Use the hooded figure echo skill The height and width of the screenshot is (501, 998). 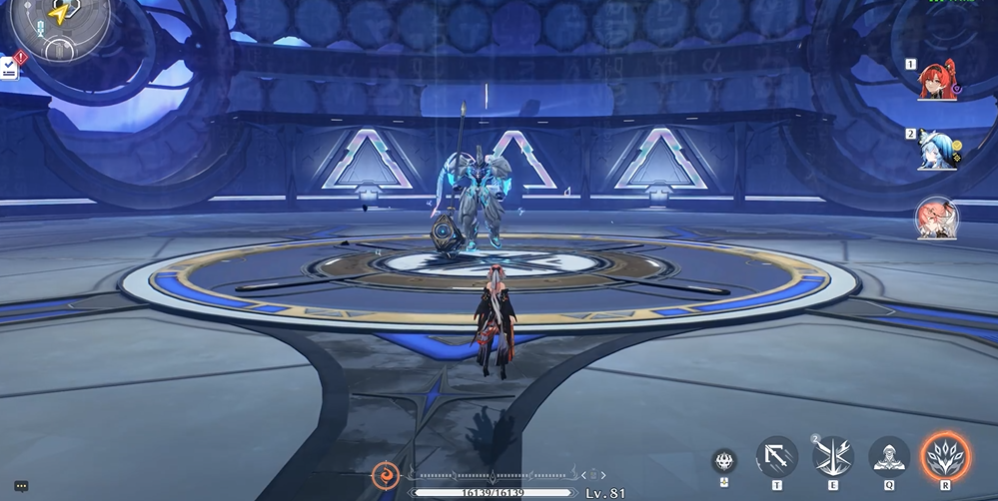[x=889, y=458]
